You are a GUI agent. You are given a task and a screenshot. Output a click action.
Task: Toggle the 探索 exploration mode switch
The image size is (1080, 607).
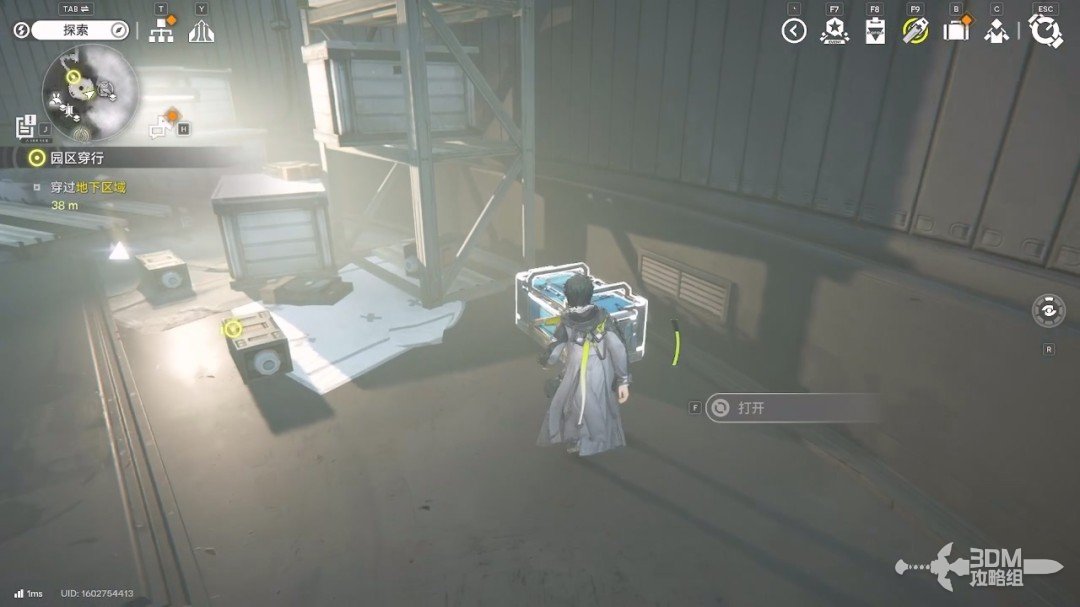[x=76, y=30]
